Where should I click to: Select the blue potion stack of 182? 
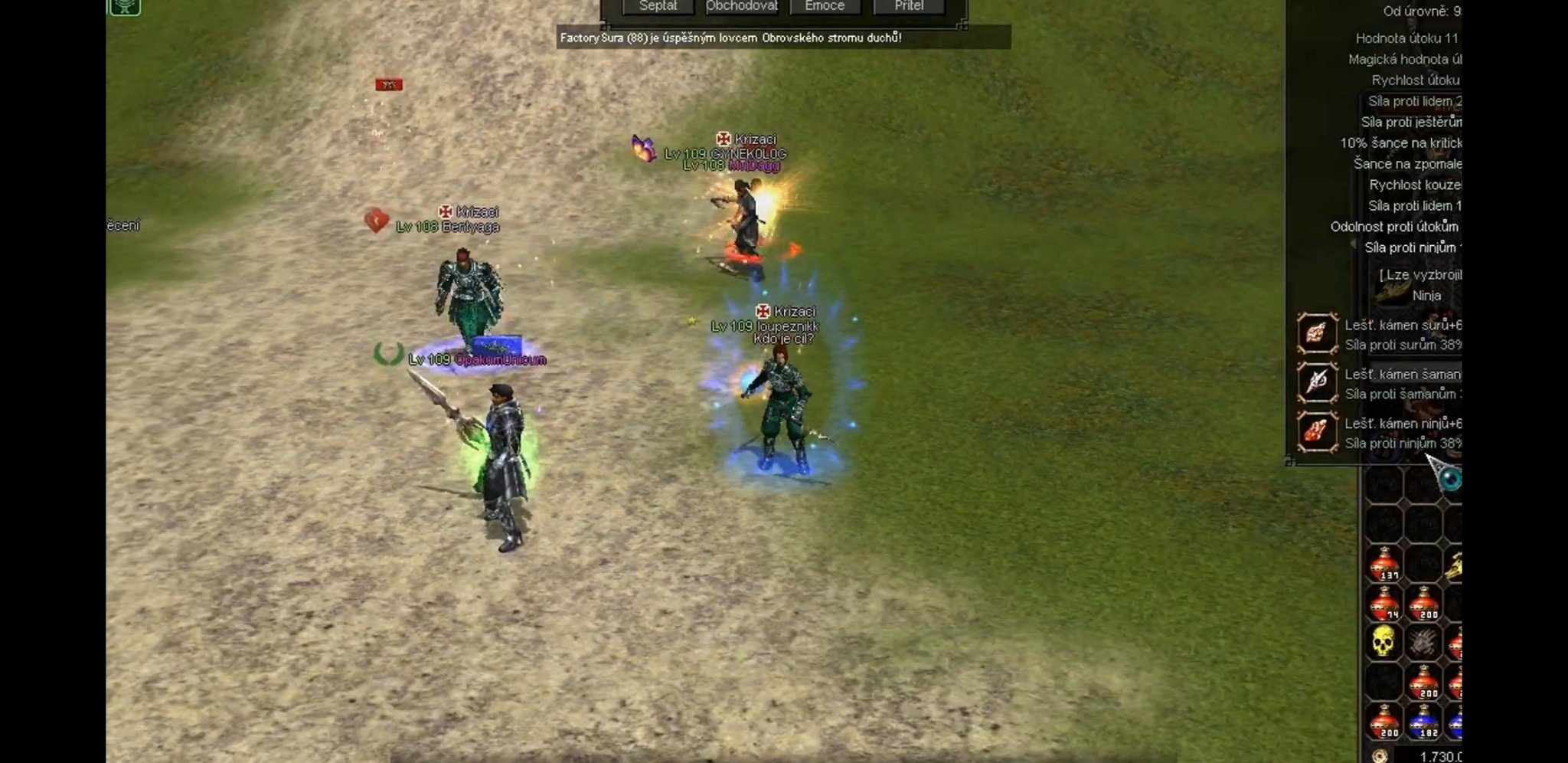[1423, 722]
